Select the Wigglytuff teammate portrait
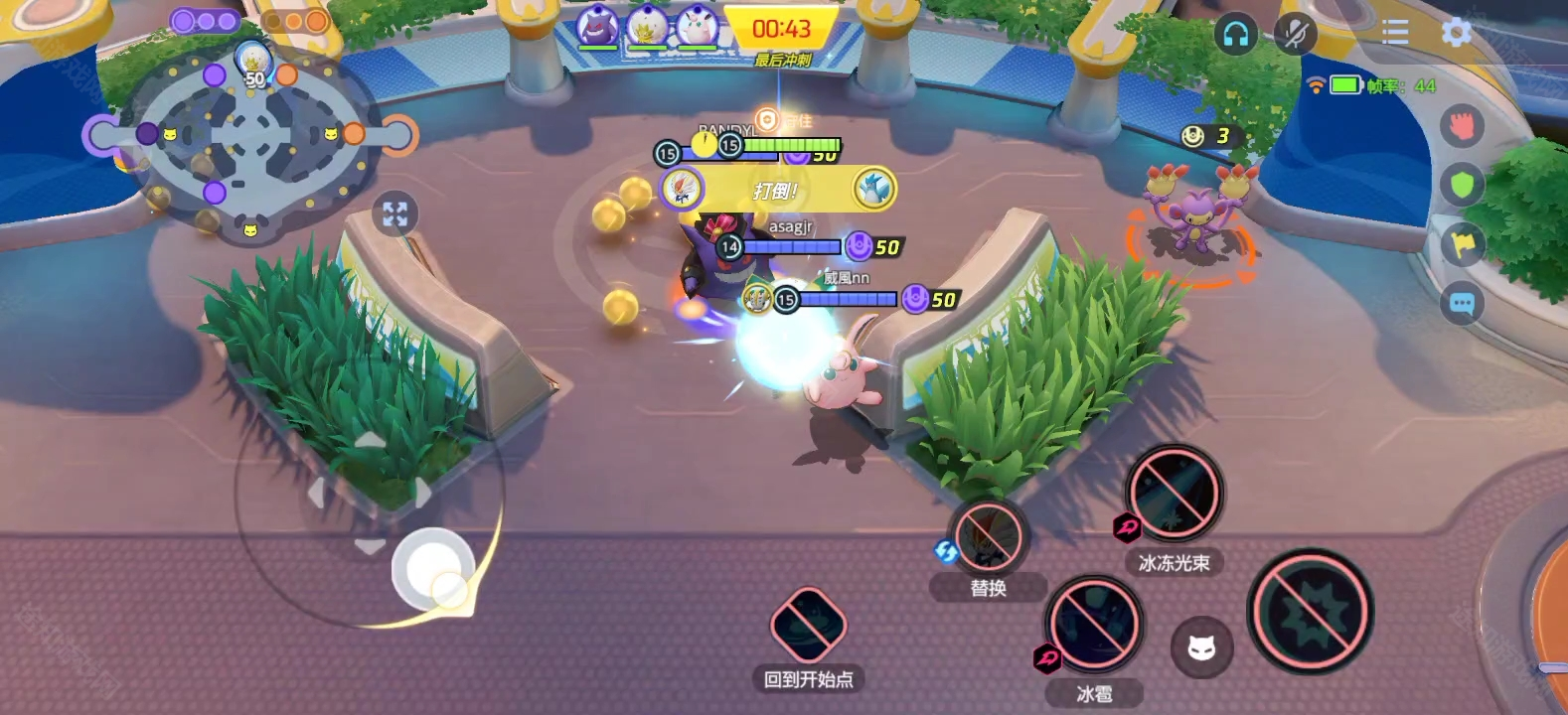Screen dimensions: 1568x715 (697, 27)
